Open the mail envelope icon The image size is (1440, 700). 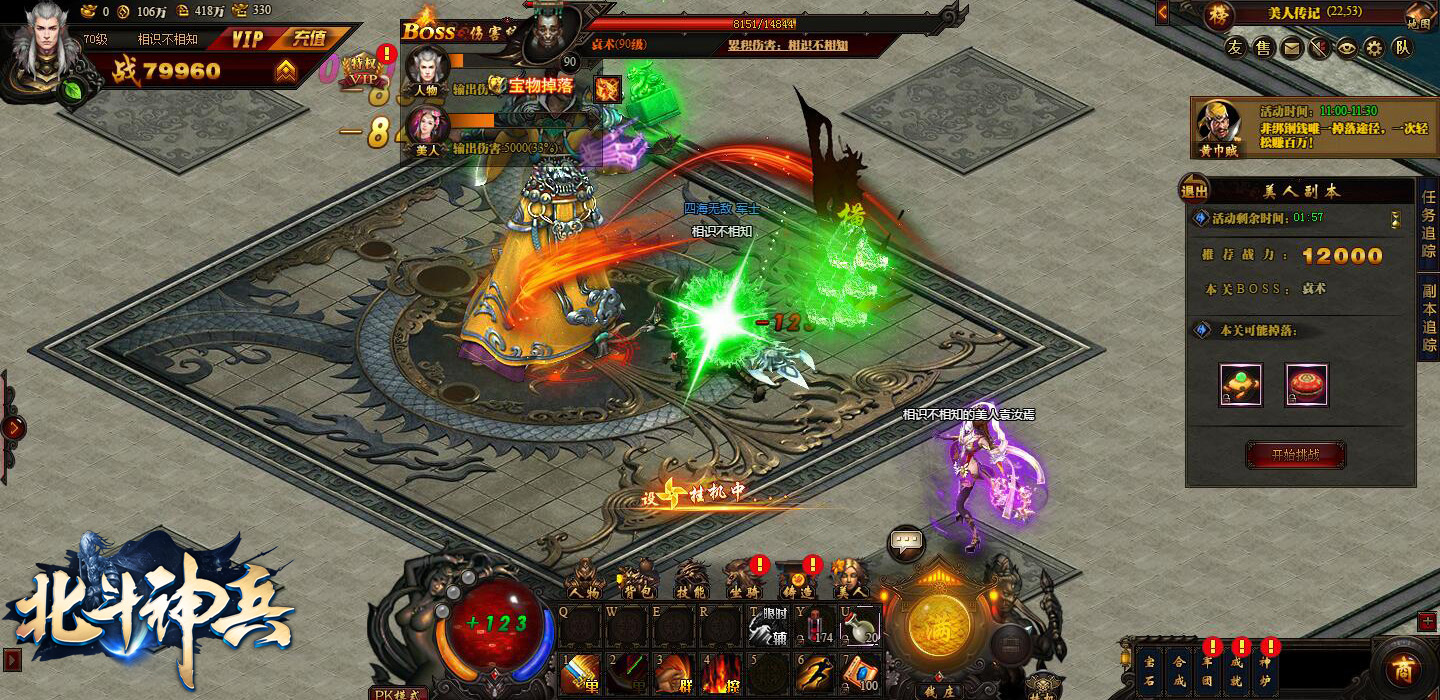(x=1292, y=47)
